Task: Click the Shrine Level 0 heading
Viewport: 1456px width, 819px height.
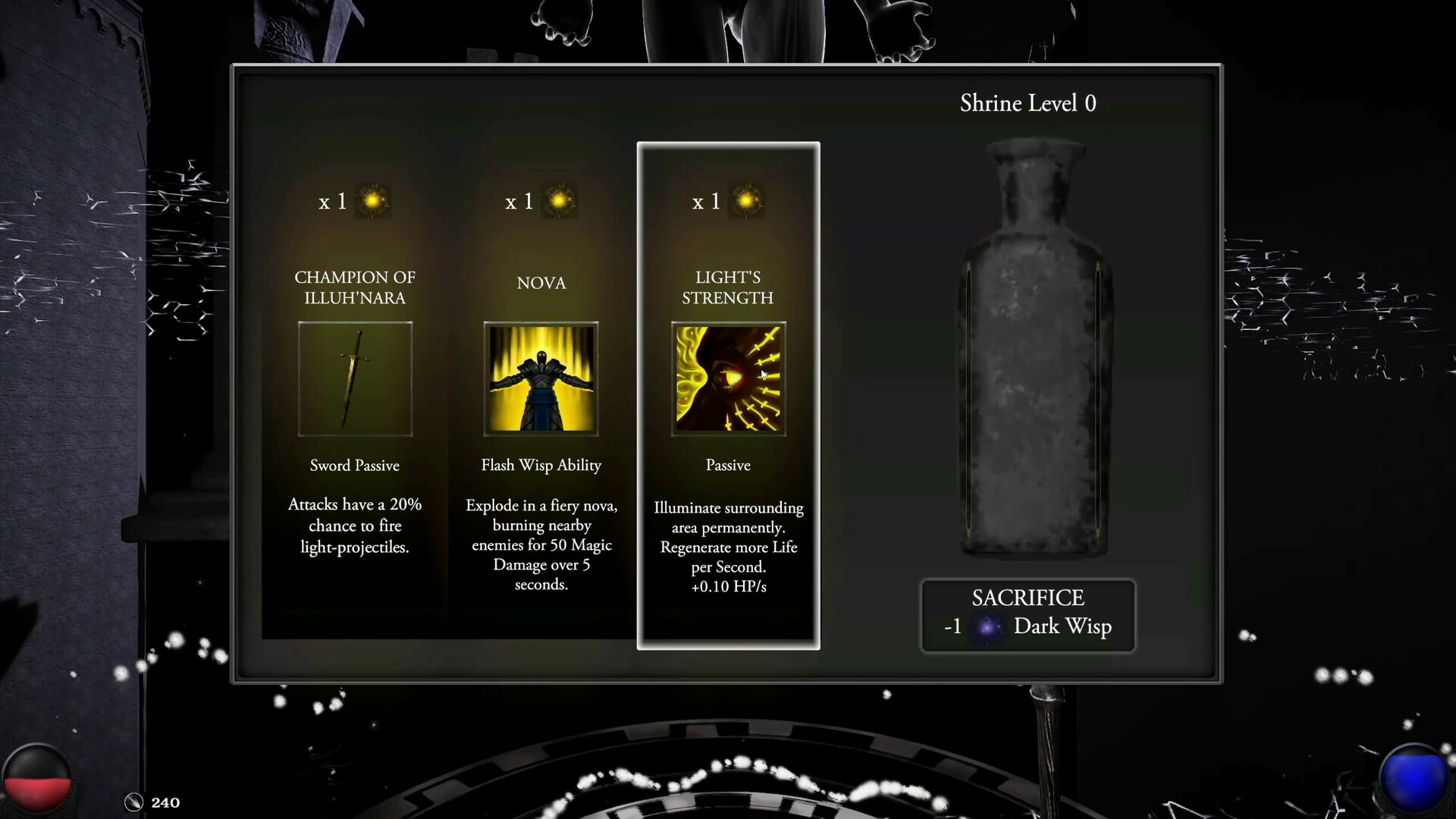Action: tap(1028, 103)
